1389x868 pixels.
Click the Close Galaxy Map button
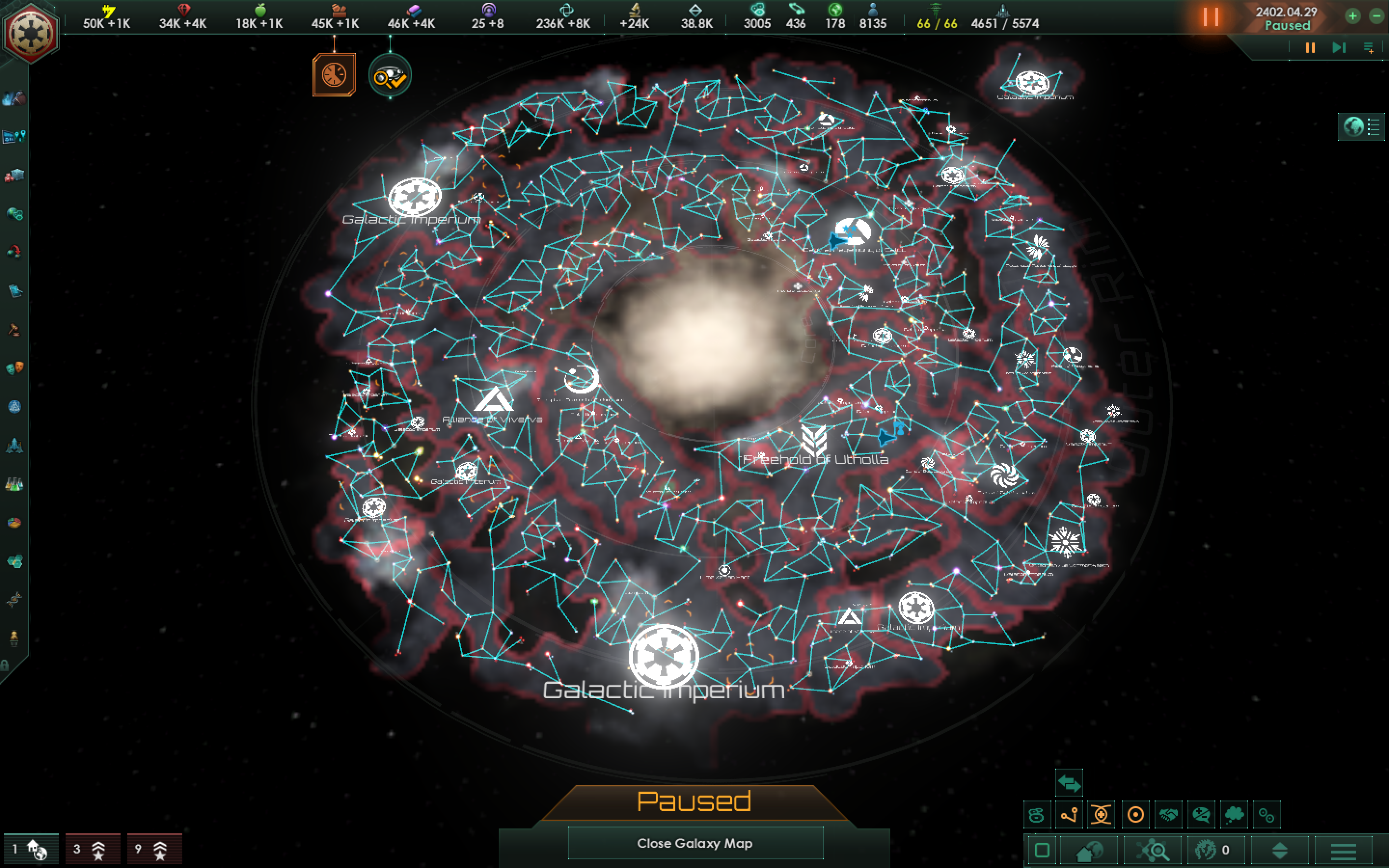(x=696, y=844)
